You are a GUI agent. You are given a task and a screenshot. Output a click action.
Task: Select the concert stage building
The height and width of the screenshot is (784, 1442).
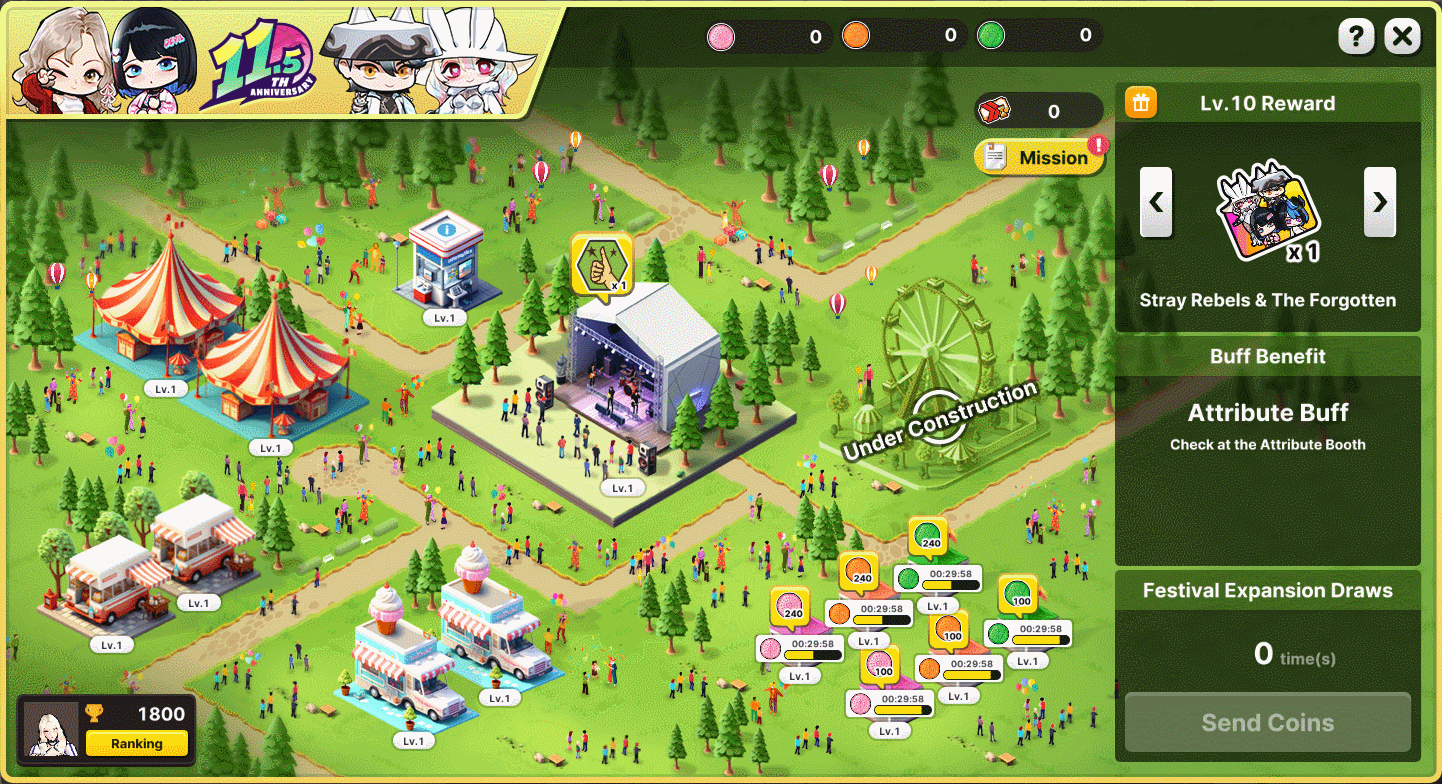pyautogui.click(x=630, y=390)
